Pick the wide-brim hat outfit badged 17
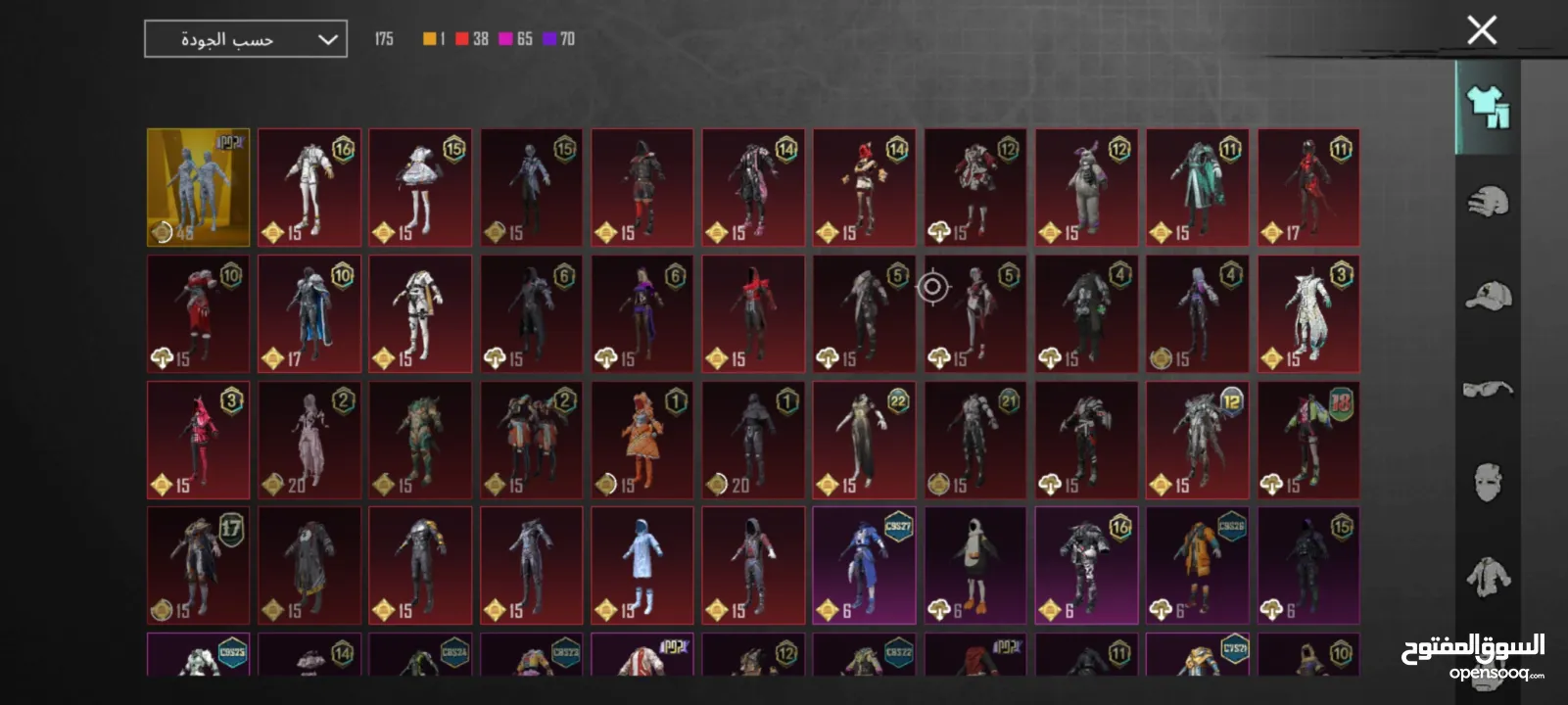Image resolution: width=1568 pixels, height=705 pixels. (x=198, y=565)
